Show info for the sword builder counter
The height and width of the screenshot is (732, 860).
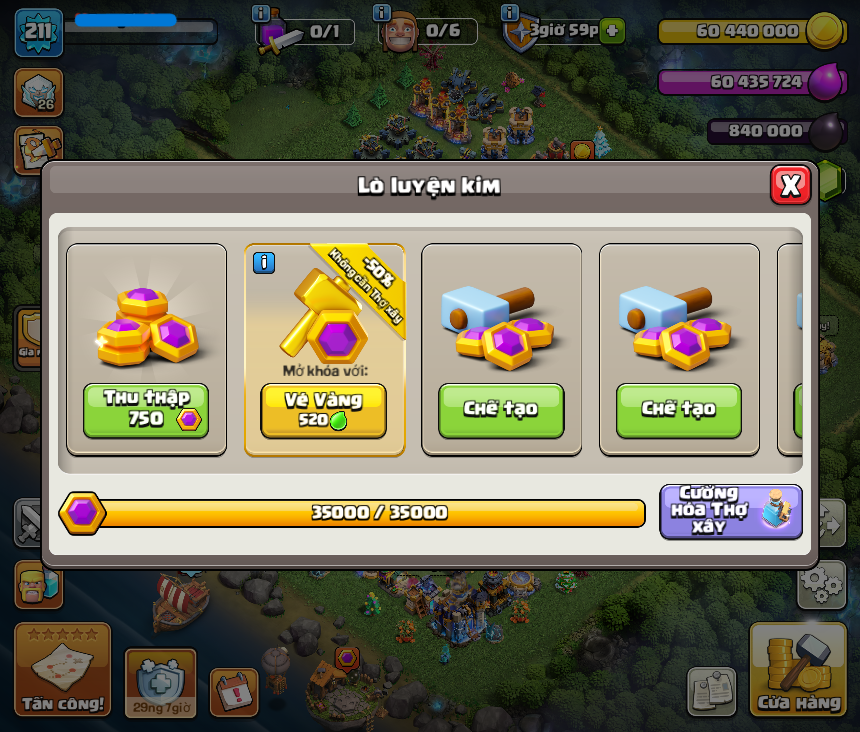coord(261,13)
